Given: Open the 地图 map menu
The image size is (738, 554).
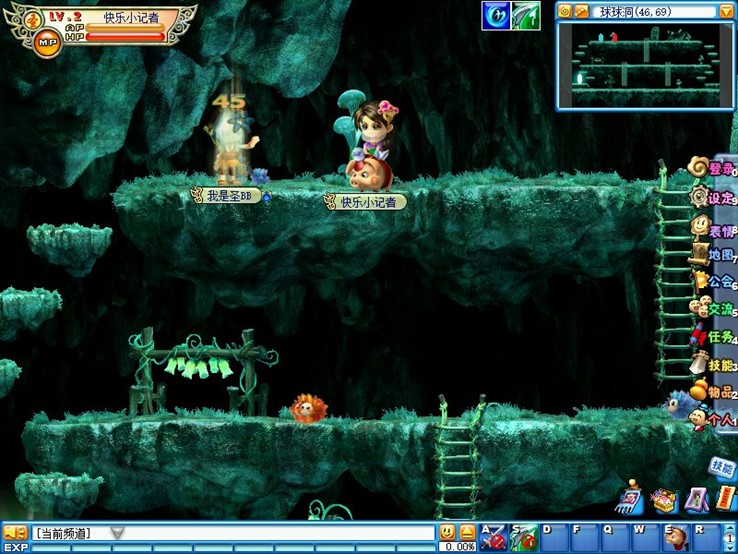Looking at the screenshot, I should coord(714,254).
